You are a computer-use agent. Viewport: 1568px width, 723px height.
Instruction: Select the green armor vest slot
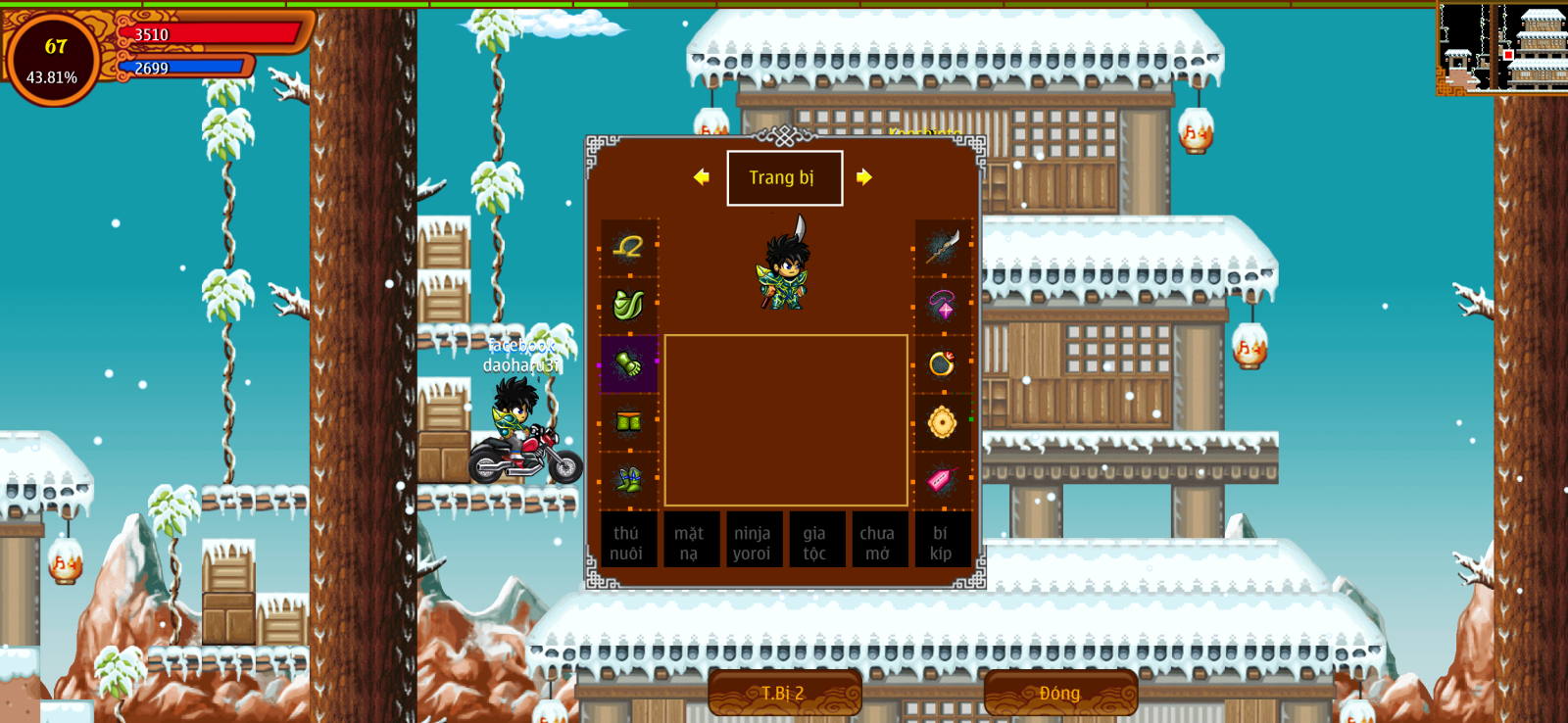(x=628, y=305)
